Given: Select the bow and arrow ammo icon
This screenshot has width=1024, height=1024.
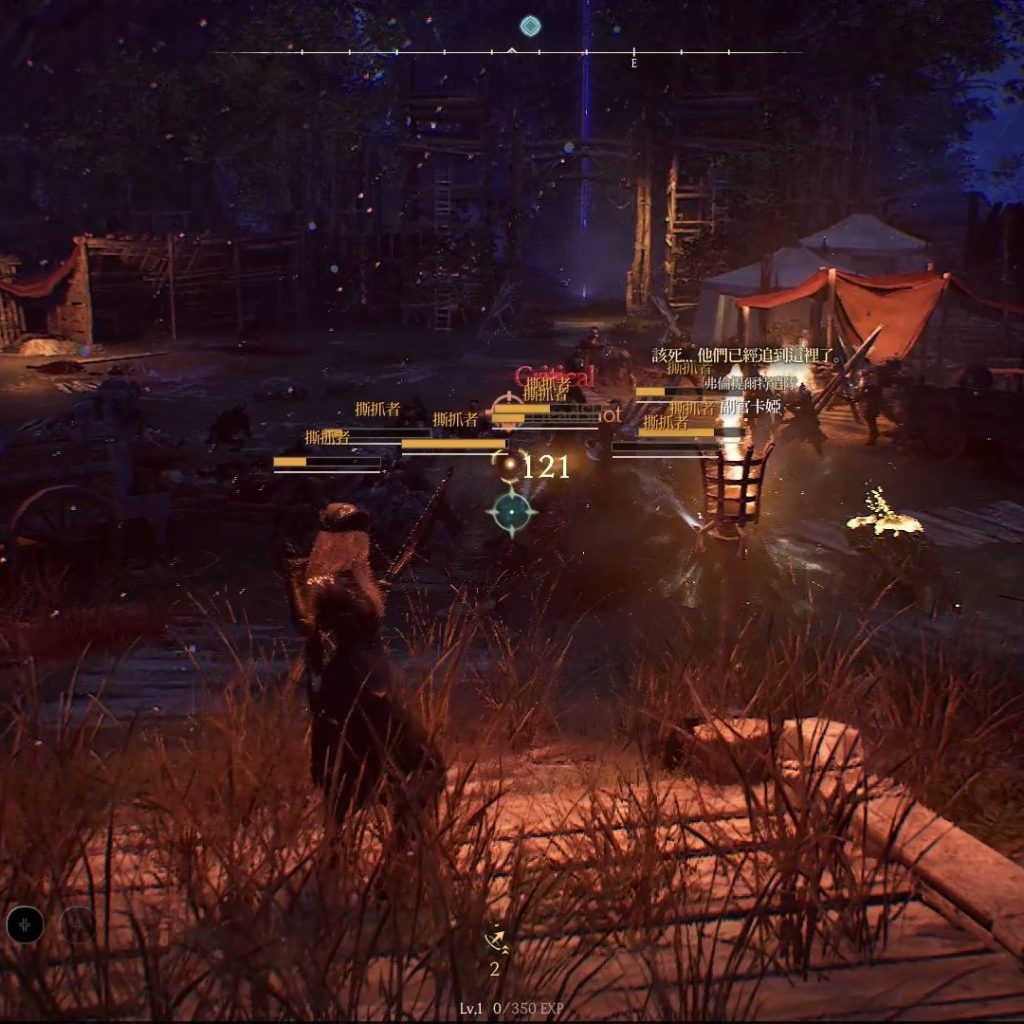Looking at the screenshot, I should click(x=495, y=942).
